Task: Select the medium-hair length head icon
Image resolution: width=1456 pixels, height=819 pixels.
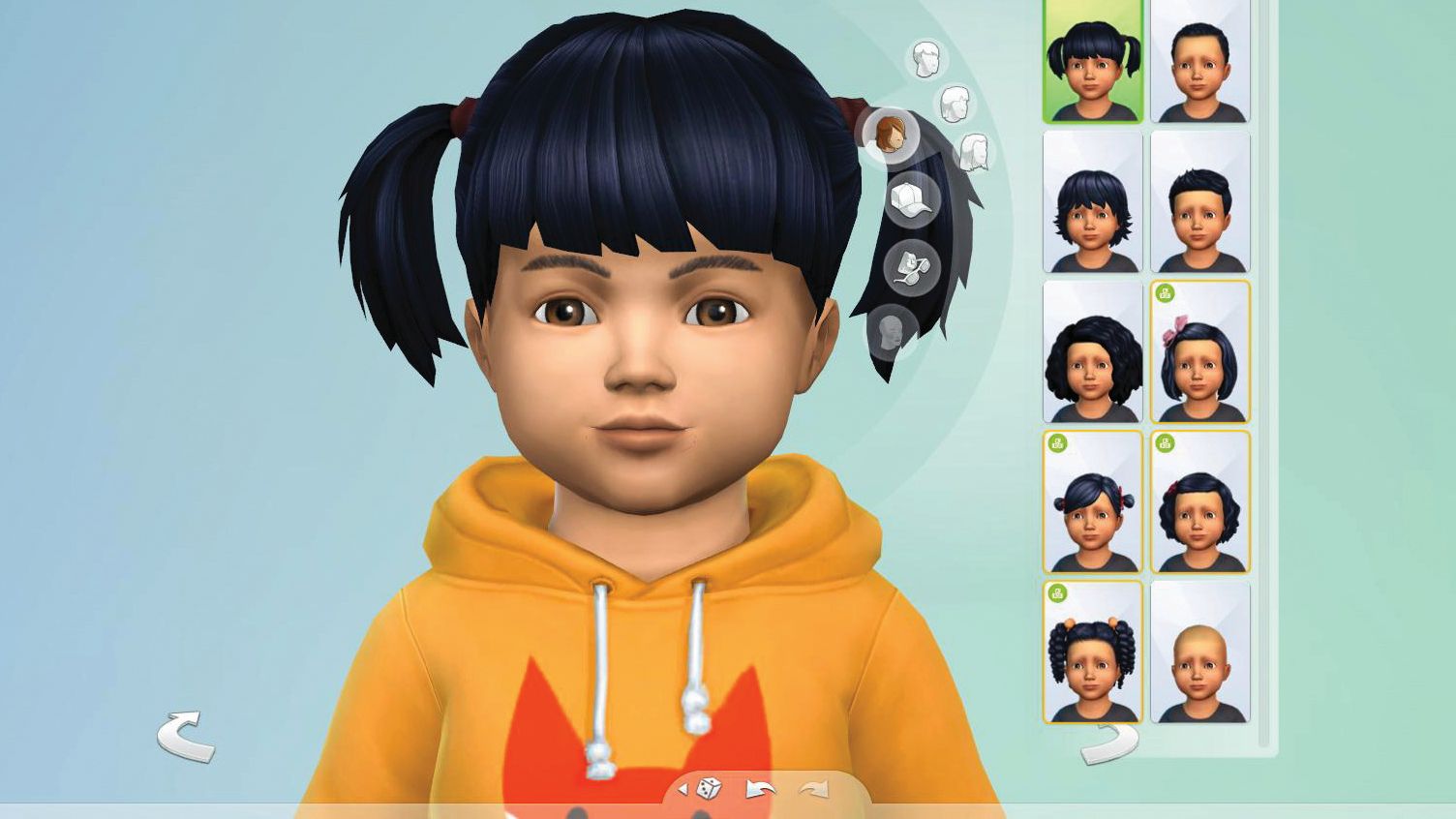Action: [x=956, y=103]
